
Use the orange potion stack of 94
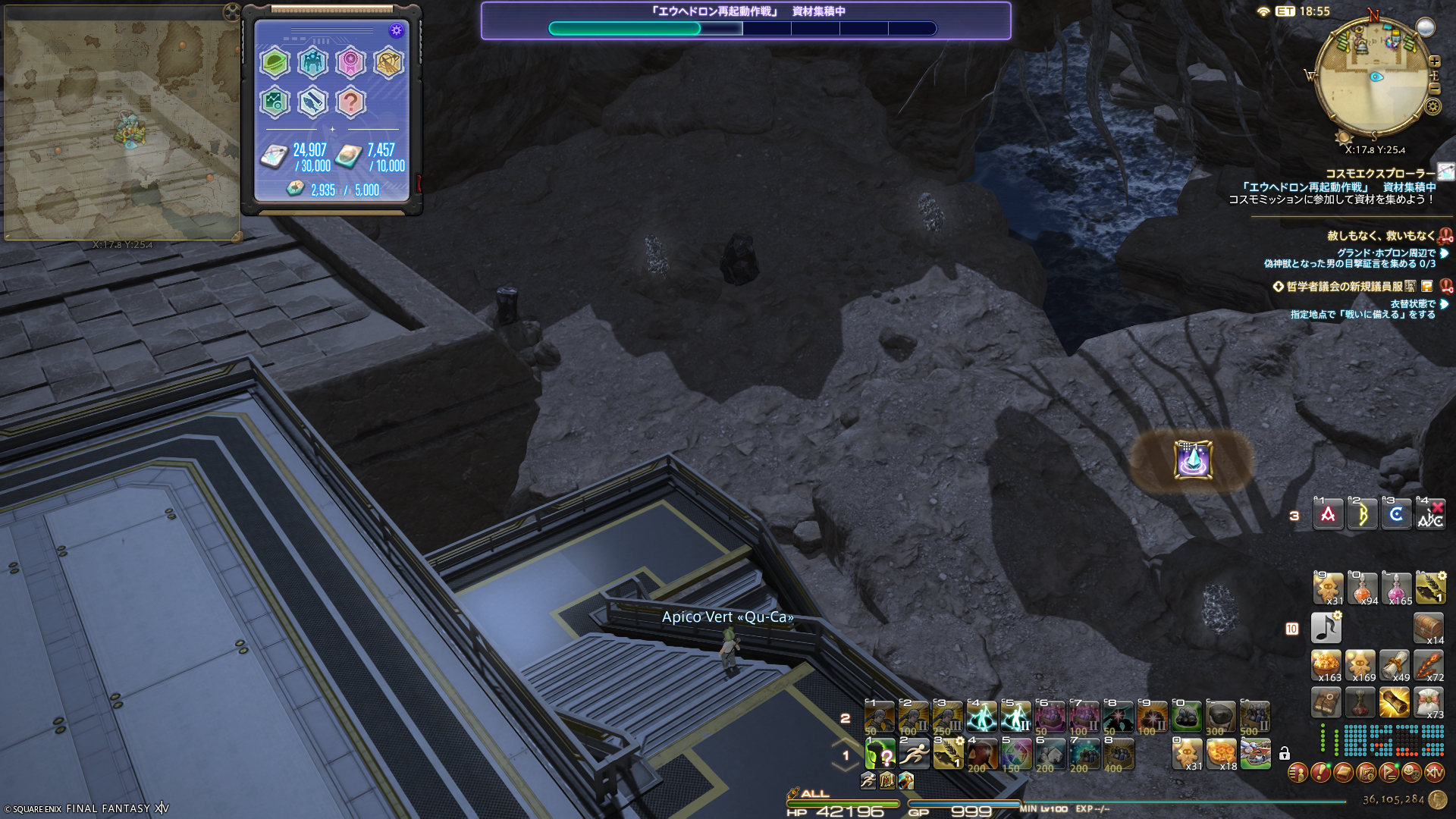[x=1363, y=588]
